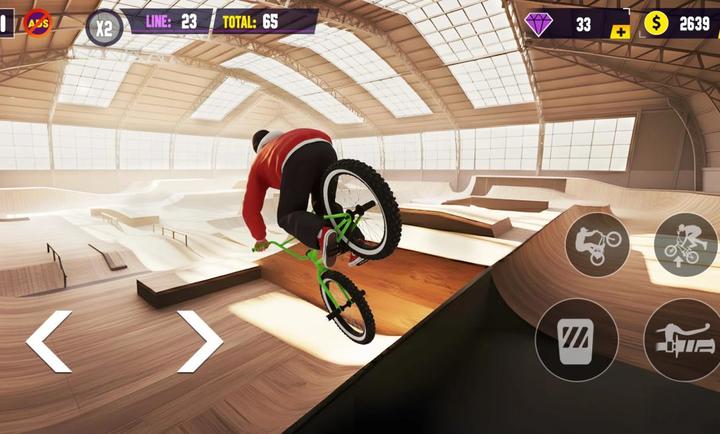Squeeze the handlebar brake lever button

684,340
